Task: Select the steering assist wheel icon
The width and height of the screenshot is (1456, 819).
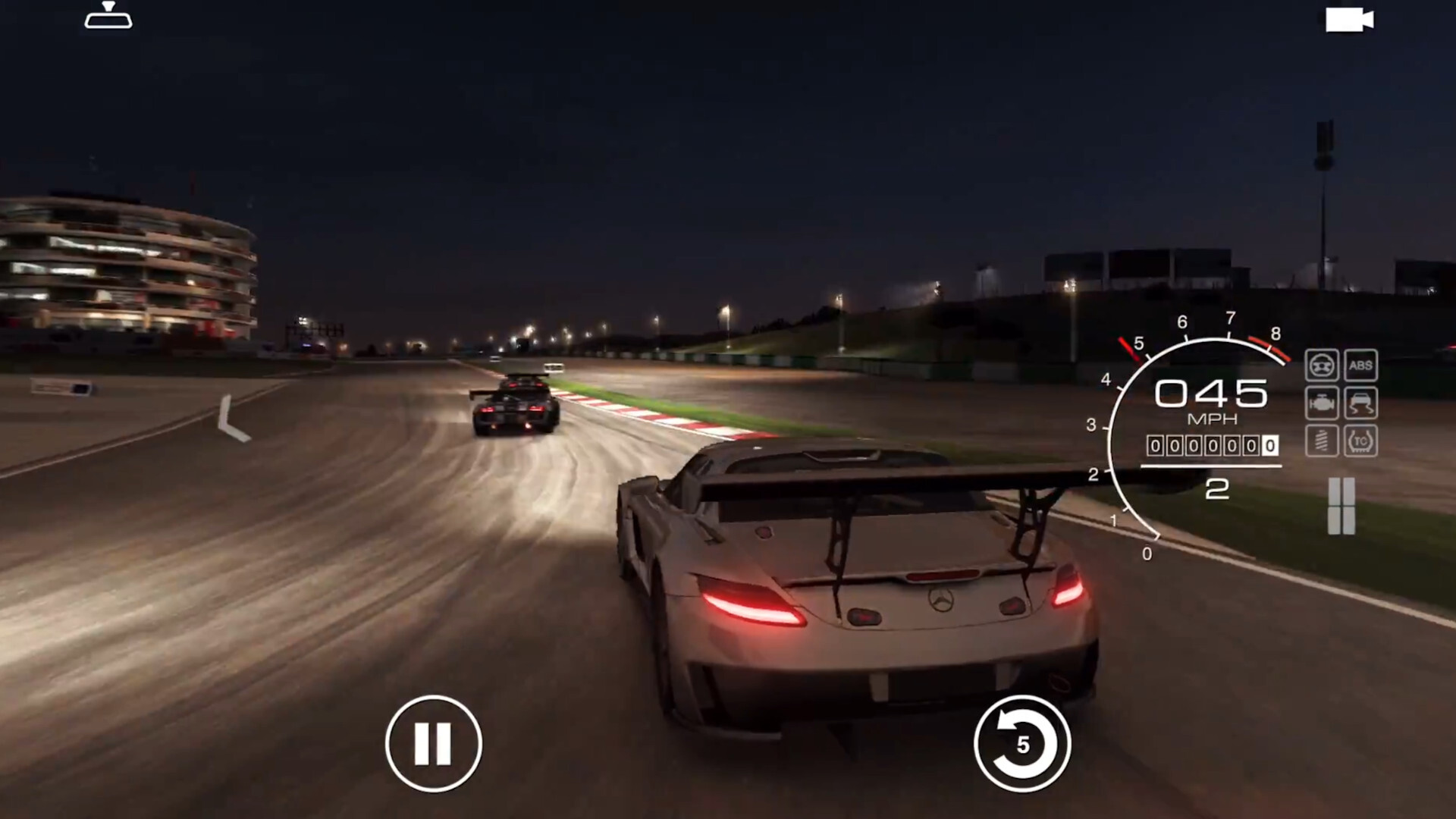Action: coord(1321,366)
